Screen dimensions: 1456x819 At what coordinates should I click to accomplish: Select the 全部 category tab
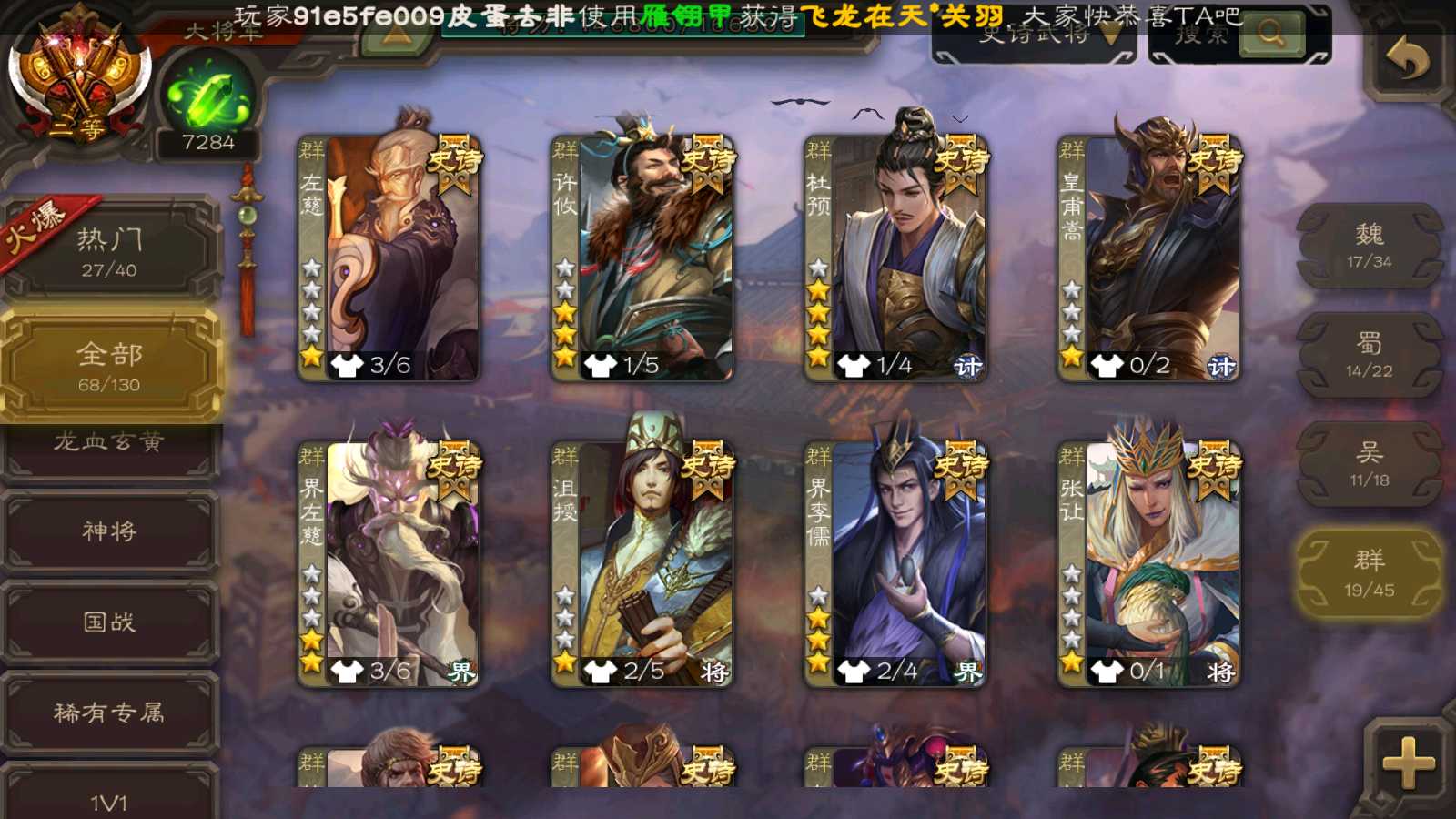(109, 365)
